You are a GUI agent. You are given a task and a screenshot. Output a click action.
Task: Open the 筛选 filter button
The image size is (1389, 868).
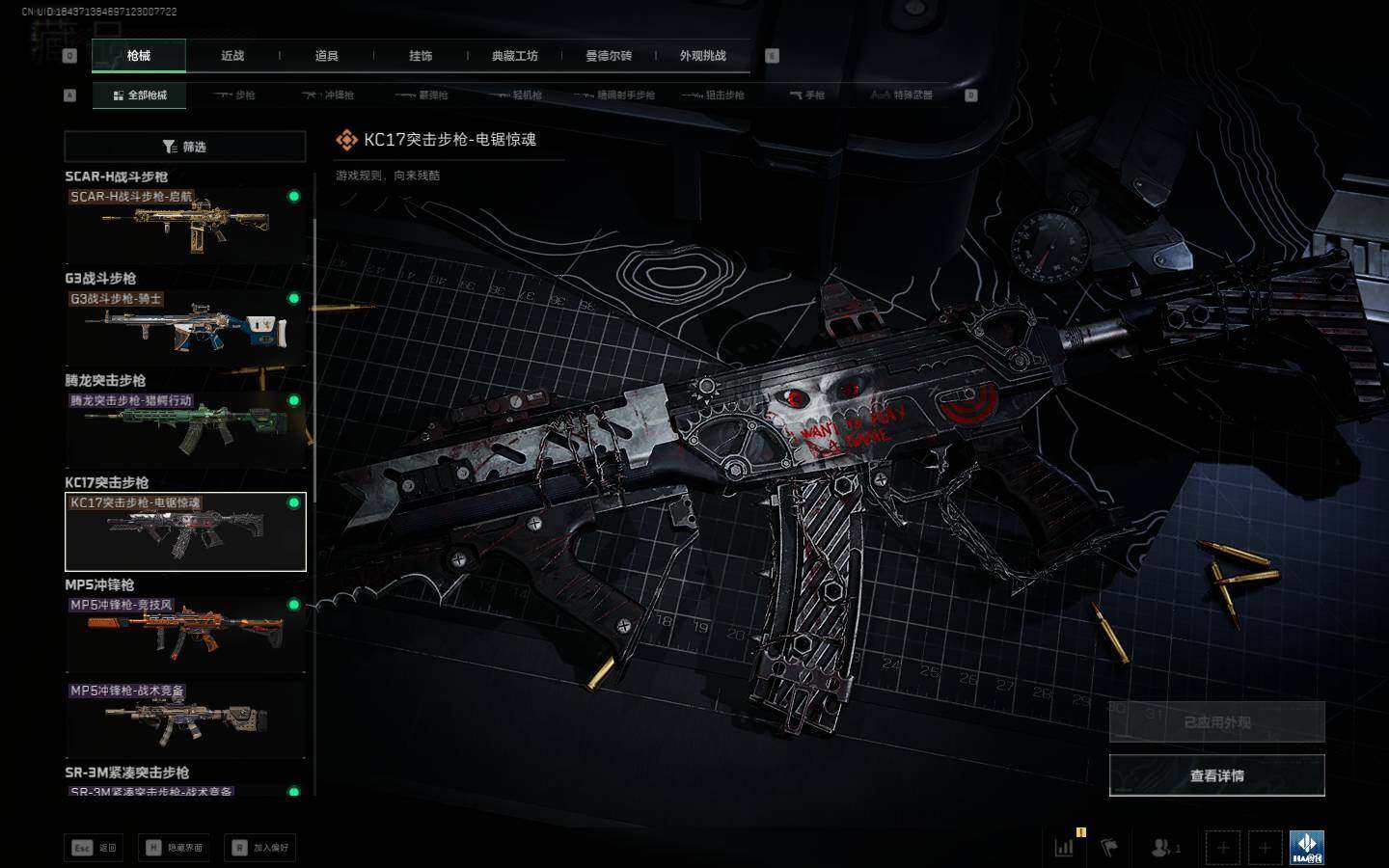click(185, 147)
